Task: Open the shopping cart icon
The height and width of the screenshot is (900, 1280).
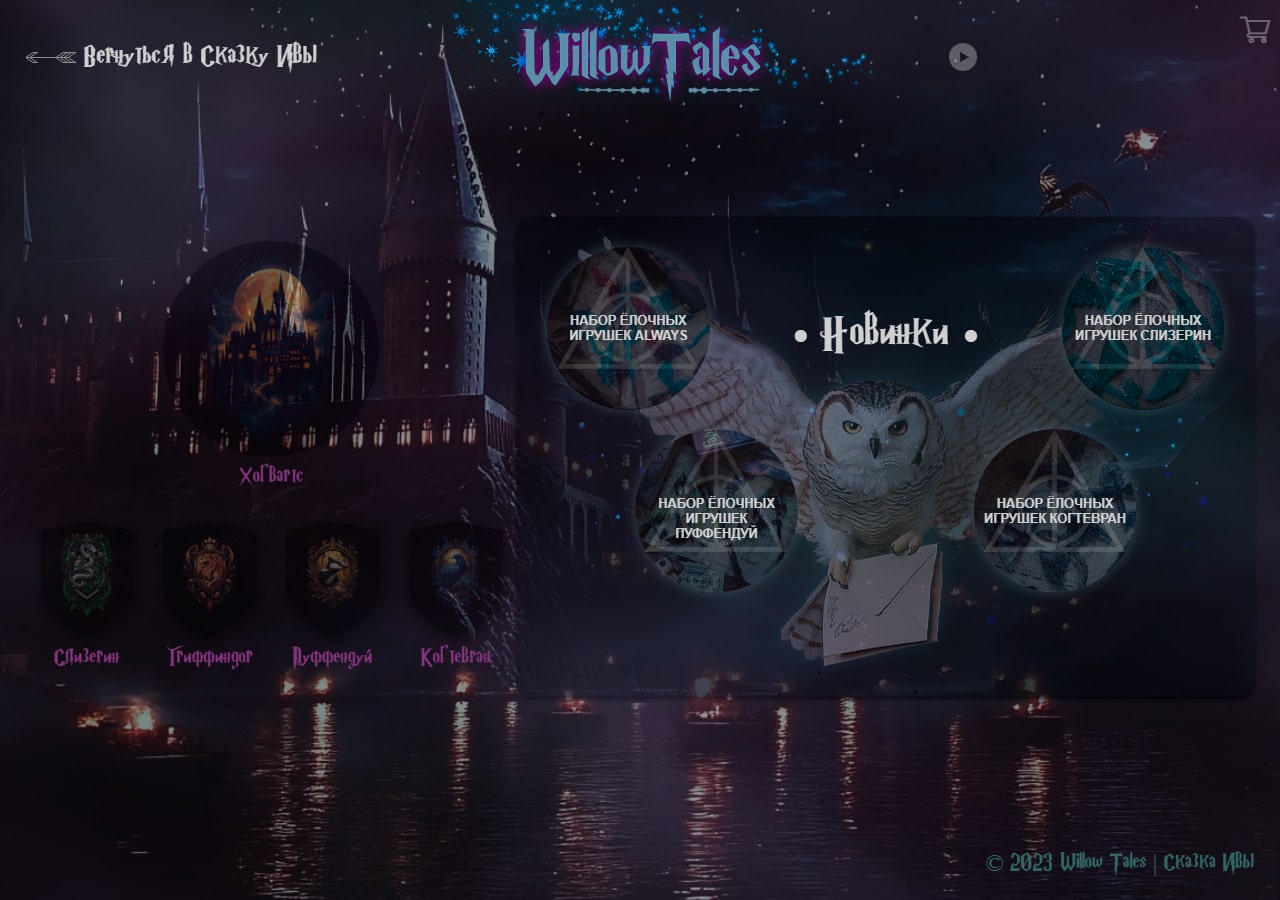Action: click(x=1255, y=31)
